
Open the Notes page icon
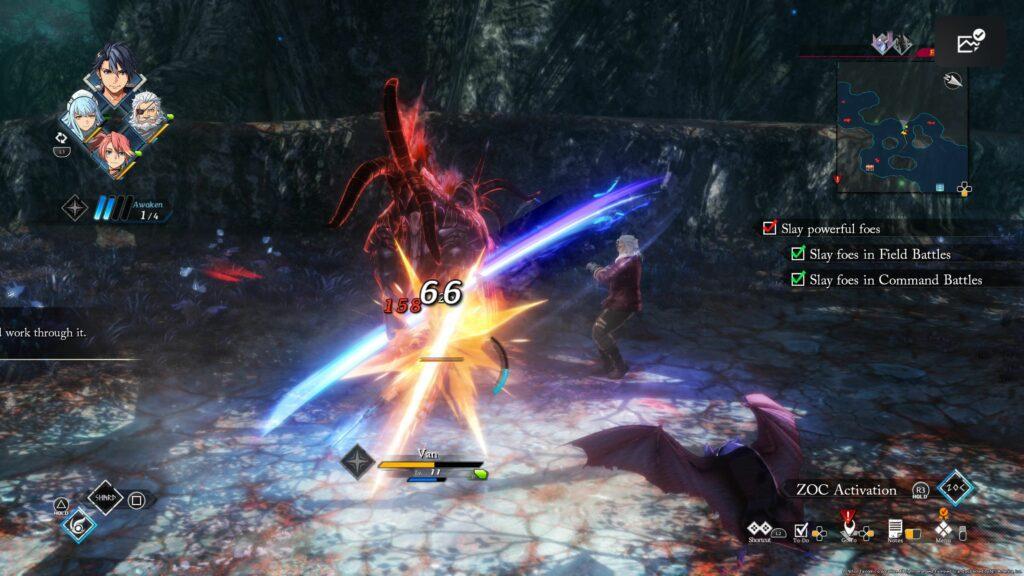(x=895, y=528)
